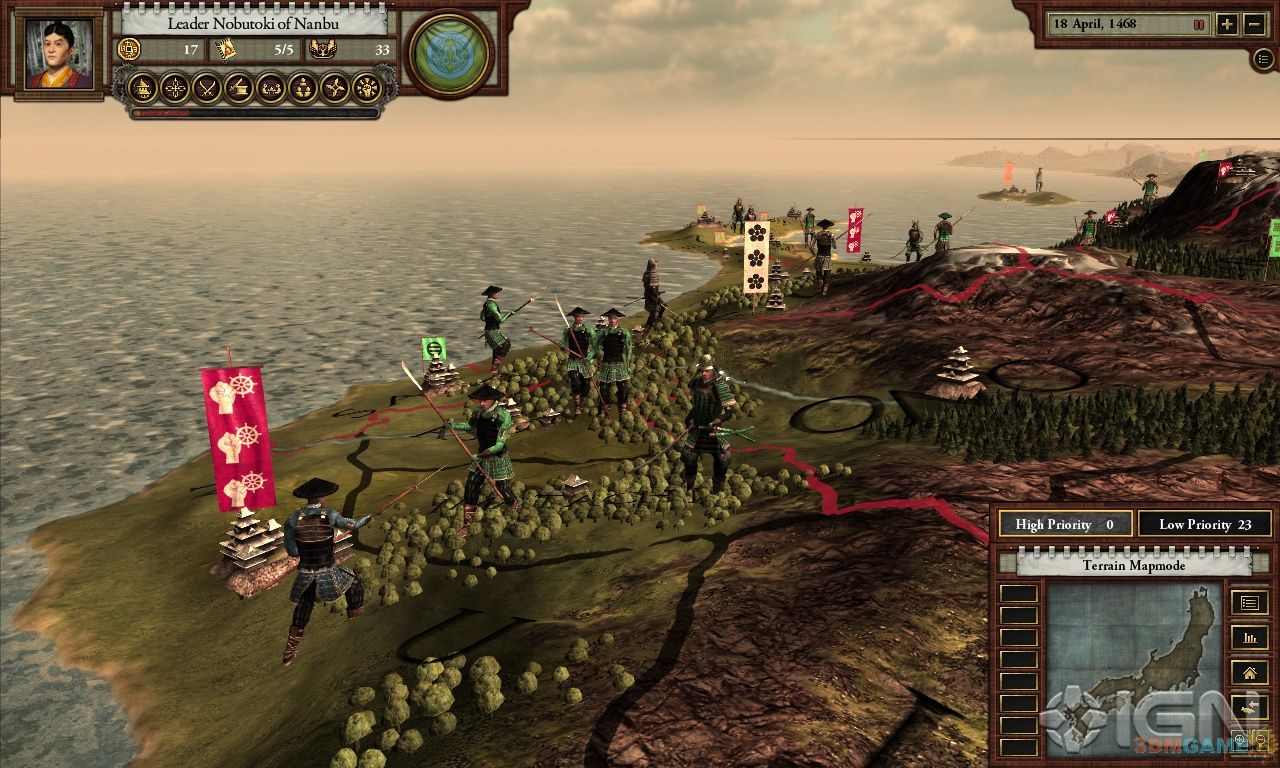Select the anvil and hammer icon

(x=239, y=88)
